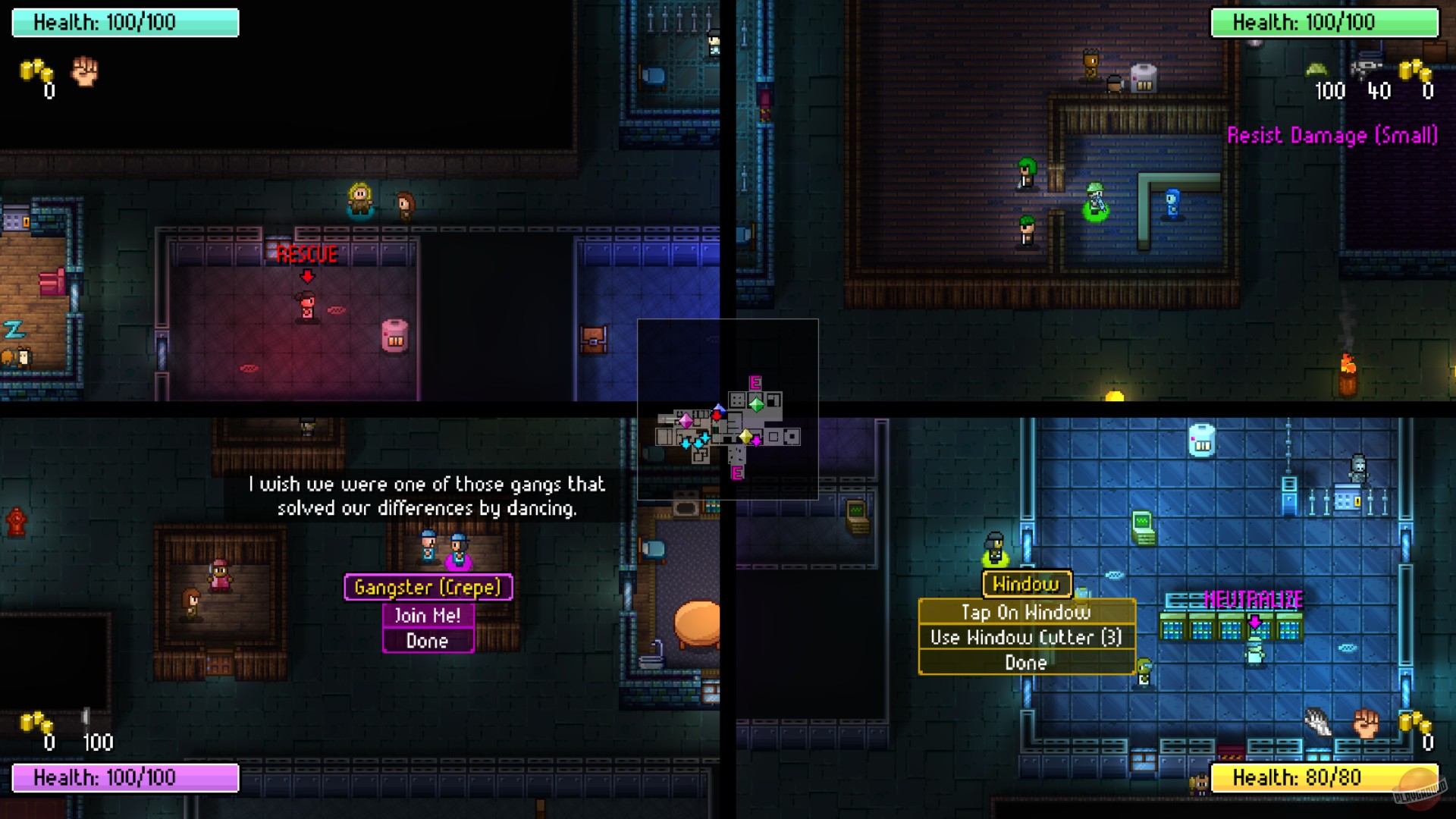The height and width of the screenshot is (819, 1456).
Task: Click the fist icon in bottom-right HUD
Action: (1365, 720)
